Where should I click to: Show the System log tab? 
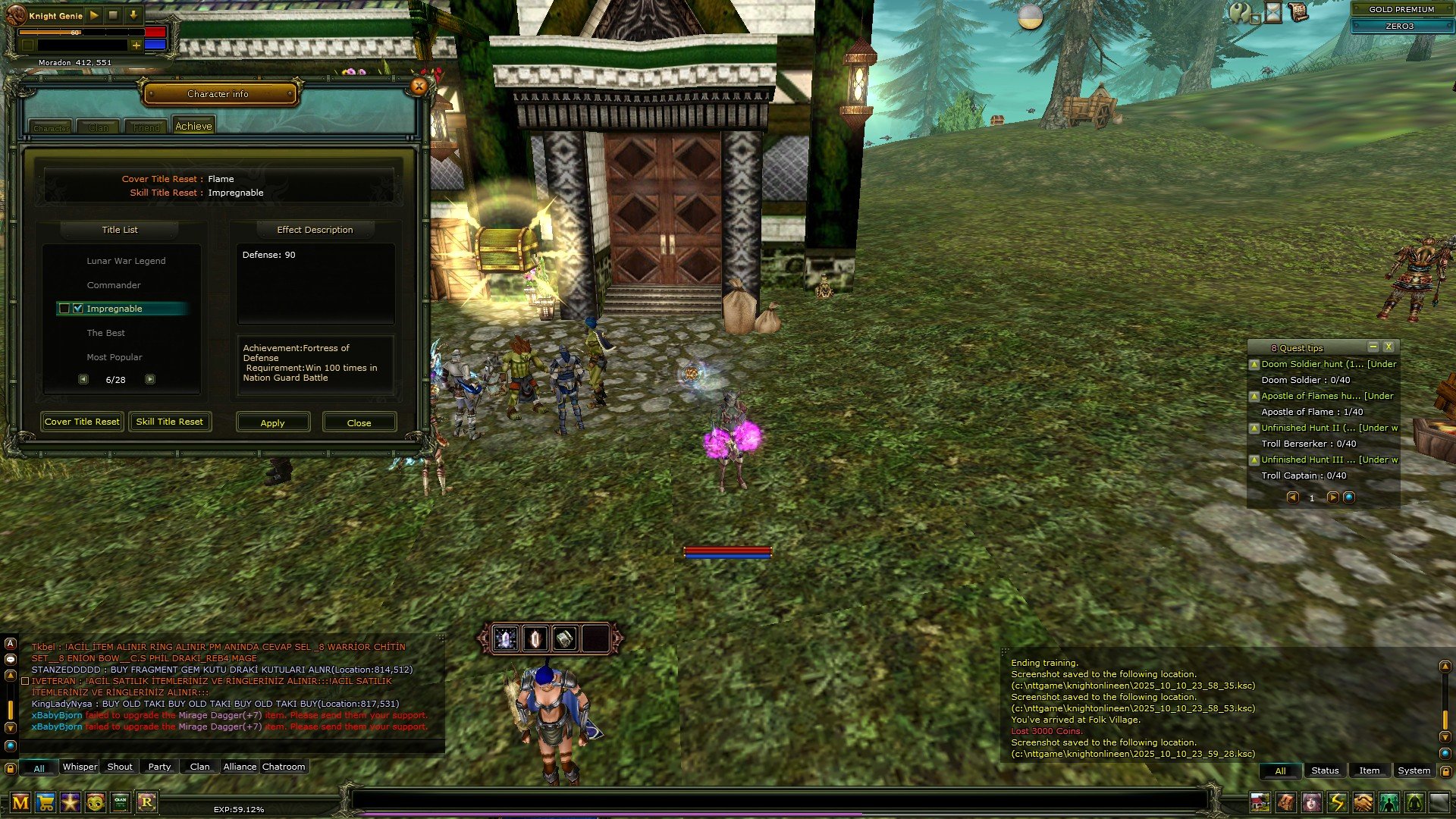point(1414,770)
